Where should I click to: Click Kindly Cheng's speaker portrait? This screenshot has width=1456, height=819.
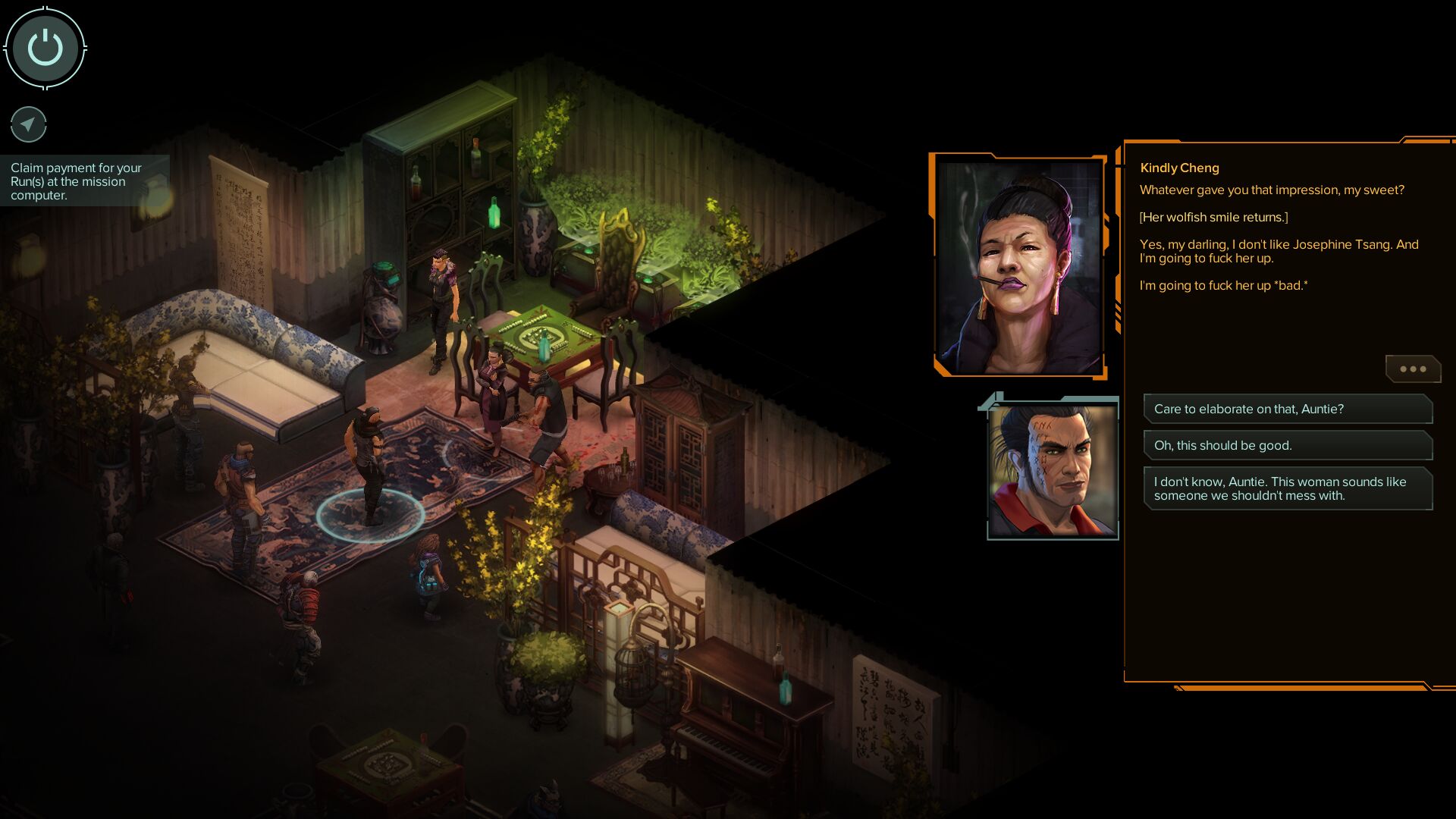tap(1018, 265)
